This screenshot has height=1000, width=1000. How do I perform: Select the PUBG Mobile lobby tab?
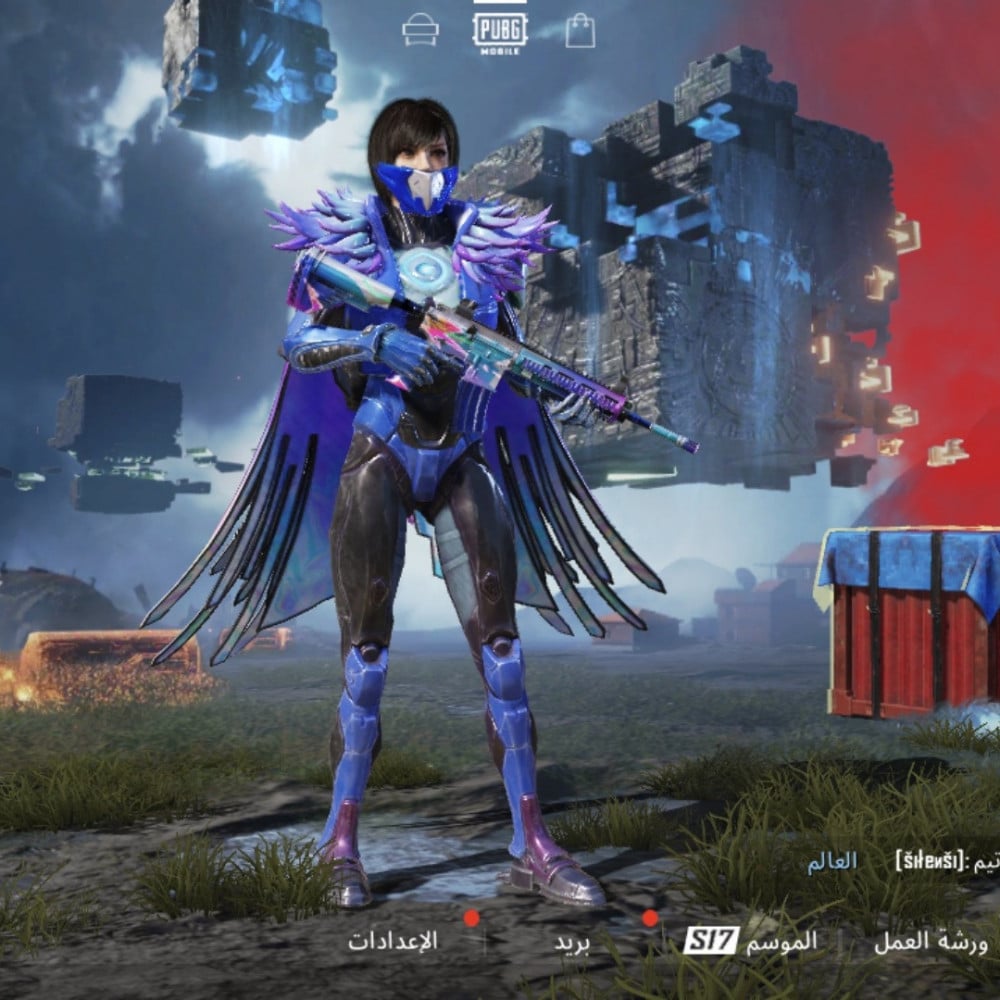pos(500,30)
